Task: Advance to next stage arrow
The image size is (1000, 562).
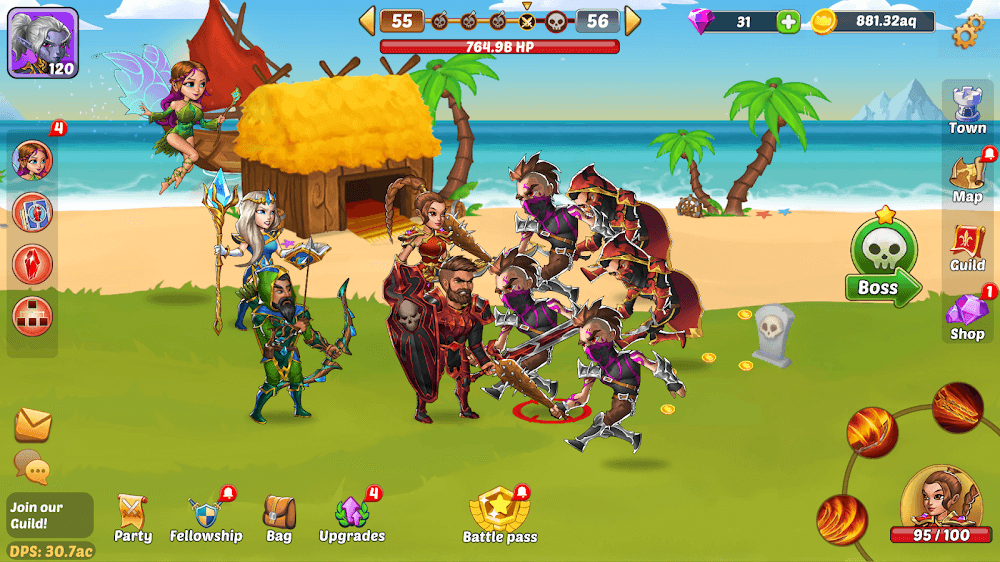Action: tap(632, 21)
